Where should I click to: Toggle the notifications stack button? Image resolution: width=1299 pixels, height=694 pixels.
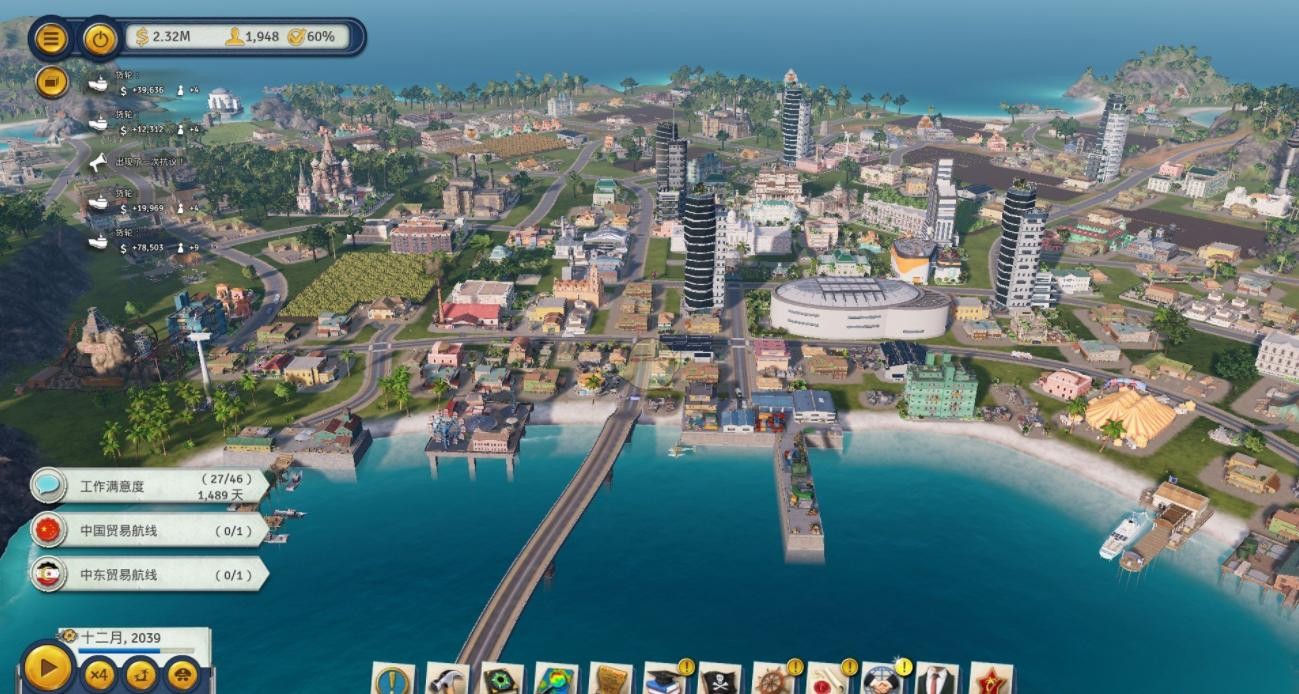51,81
